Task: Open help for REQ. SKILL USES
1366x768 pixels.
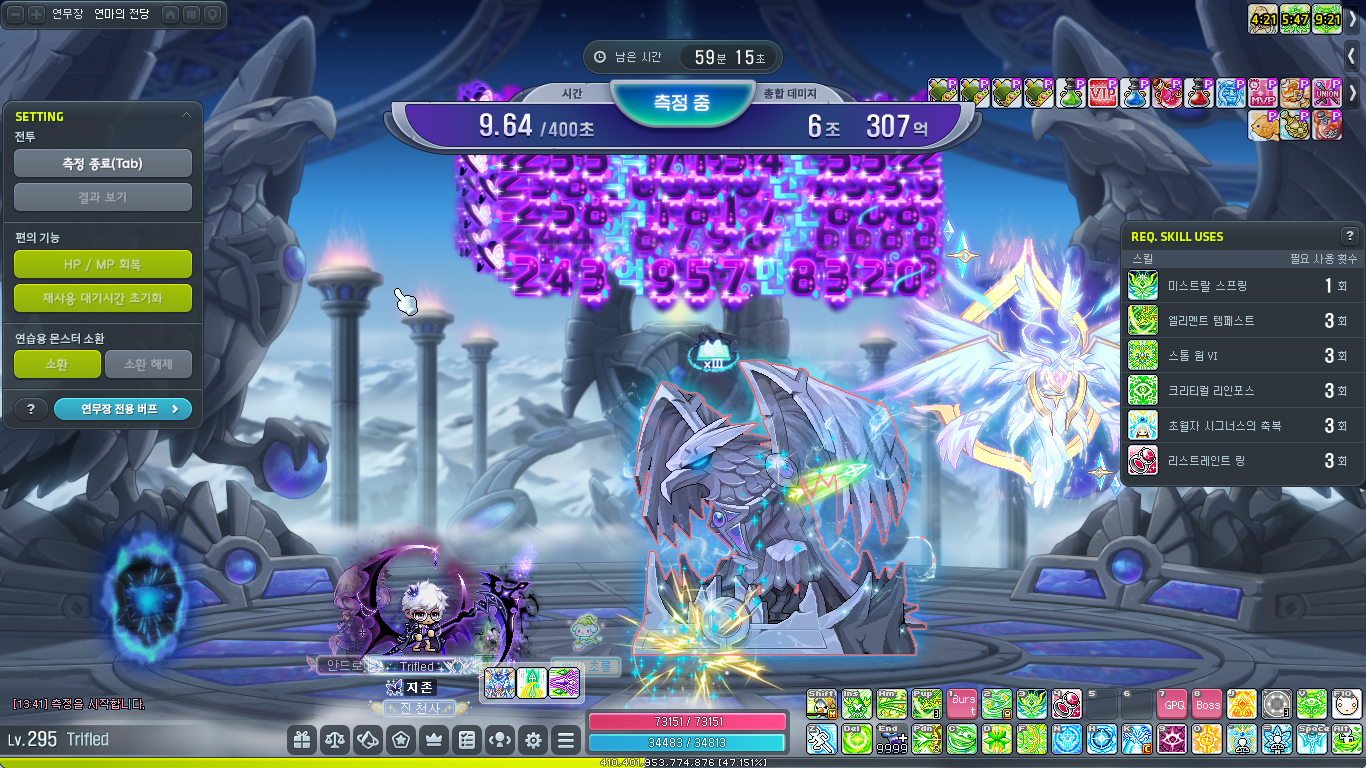Action: pos(1349,236)
